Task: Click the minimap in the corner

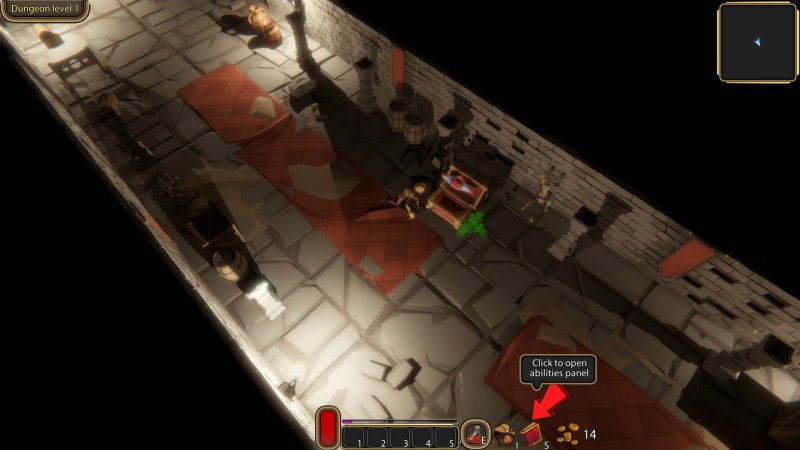Action: click(757, 42)
